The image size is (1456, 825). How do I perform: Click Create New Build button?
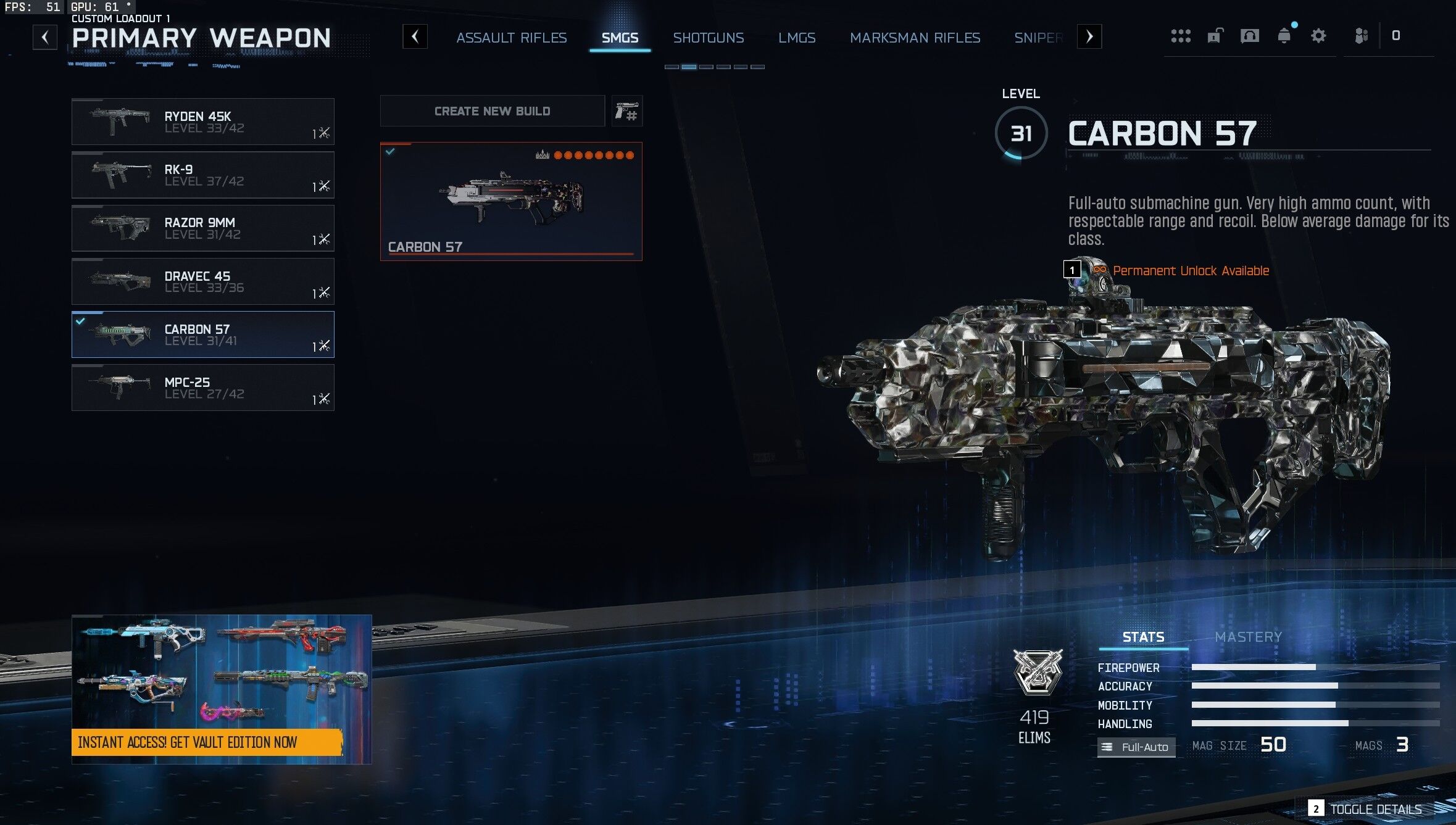492,111
